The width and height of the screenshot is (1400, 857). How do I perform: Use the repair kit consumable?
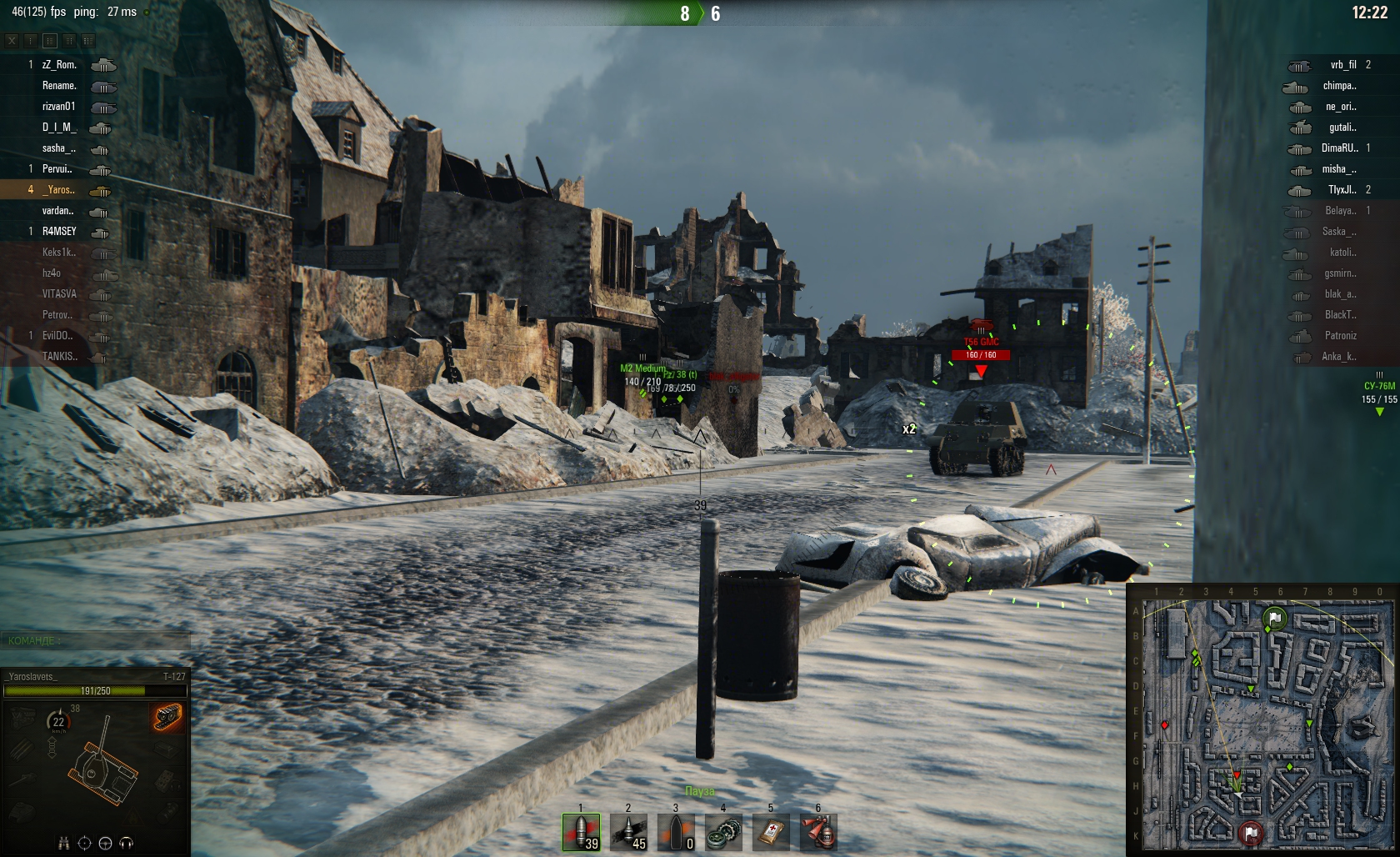tap(723, 832)
